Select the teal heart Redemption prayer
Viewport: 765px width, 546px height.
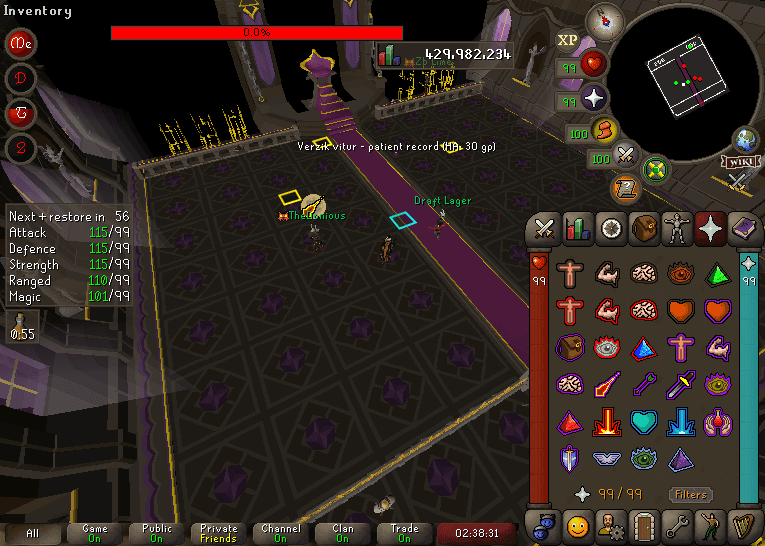pos(644,421)
